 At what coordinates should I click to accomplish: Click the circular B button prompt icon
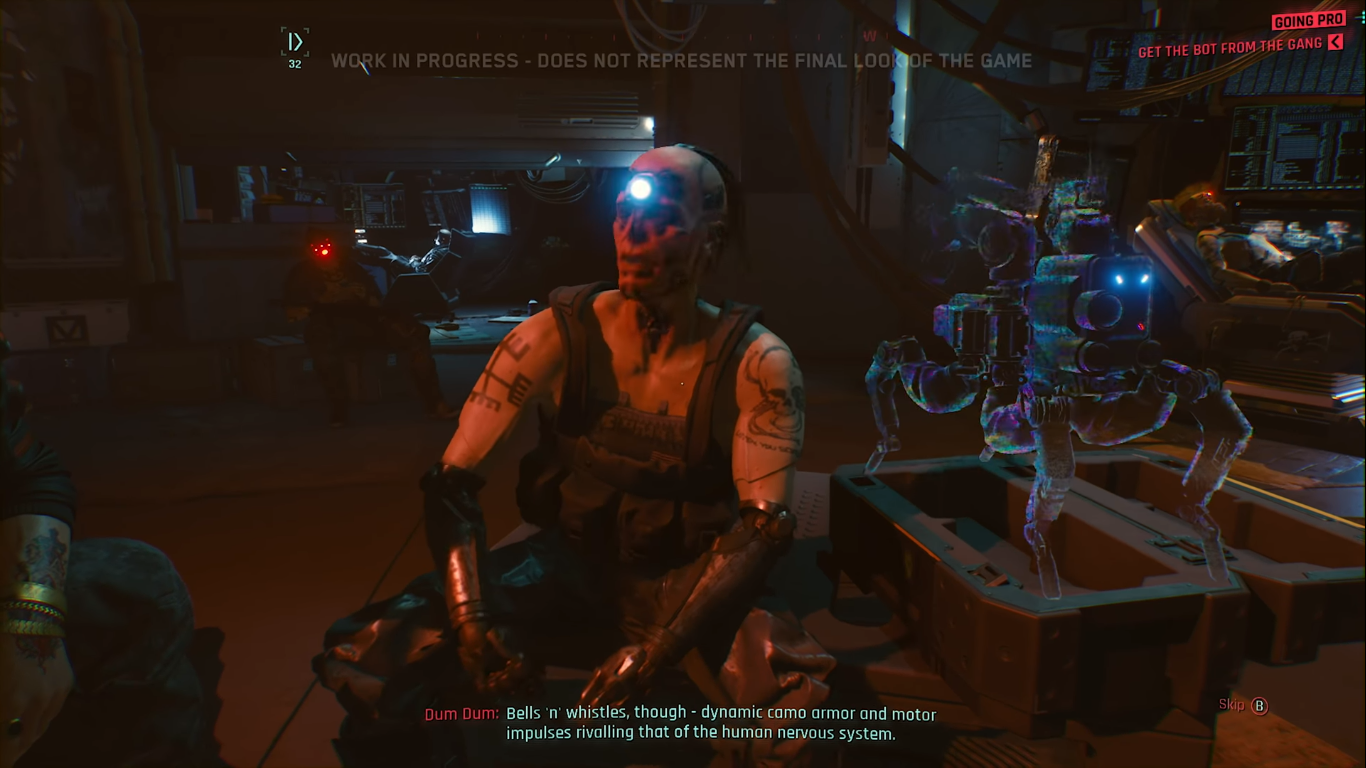[x=1258, y=706]
